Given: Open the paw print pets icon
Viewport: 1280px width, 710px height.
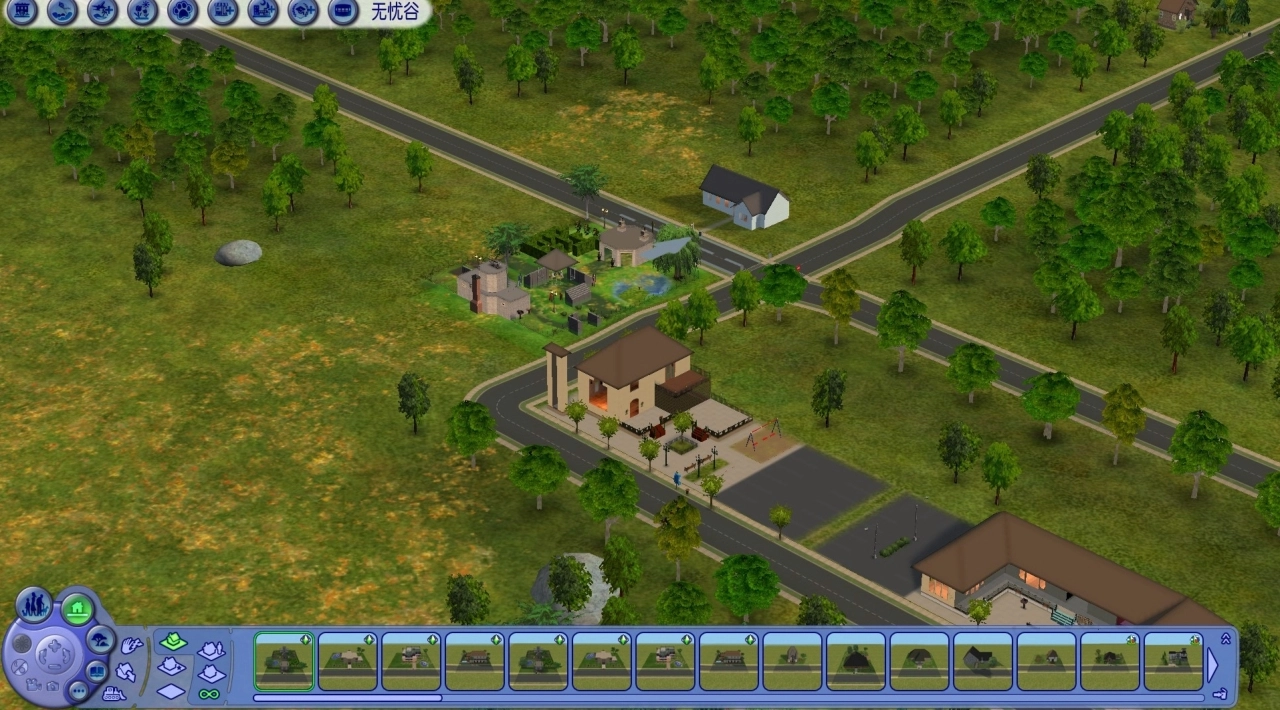Looking at the screenshot, I should coord(182,11).
